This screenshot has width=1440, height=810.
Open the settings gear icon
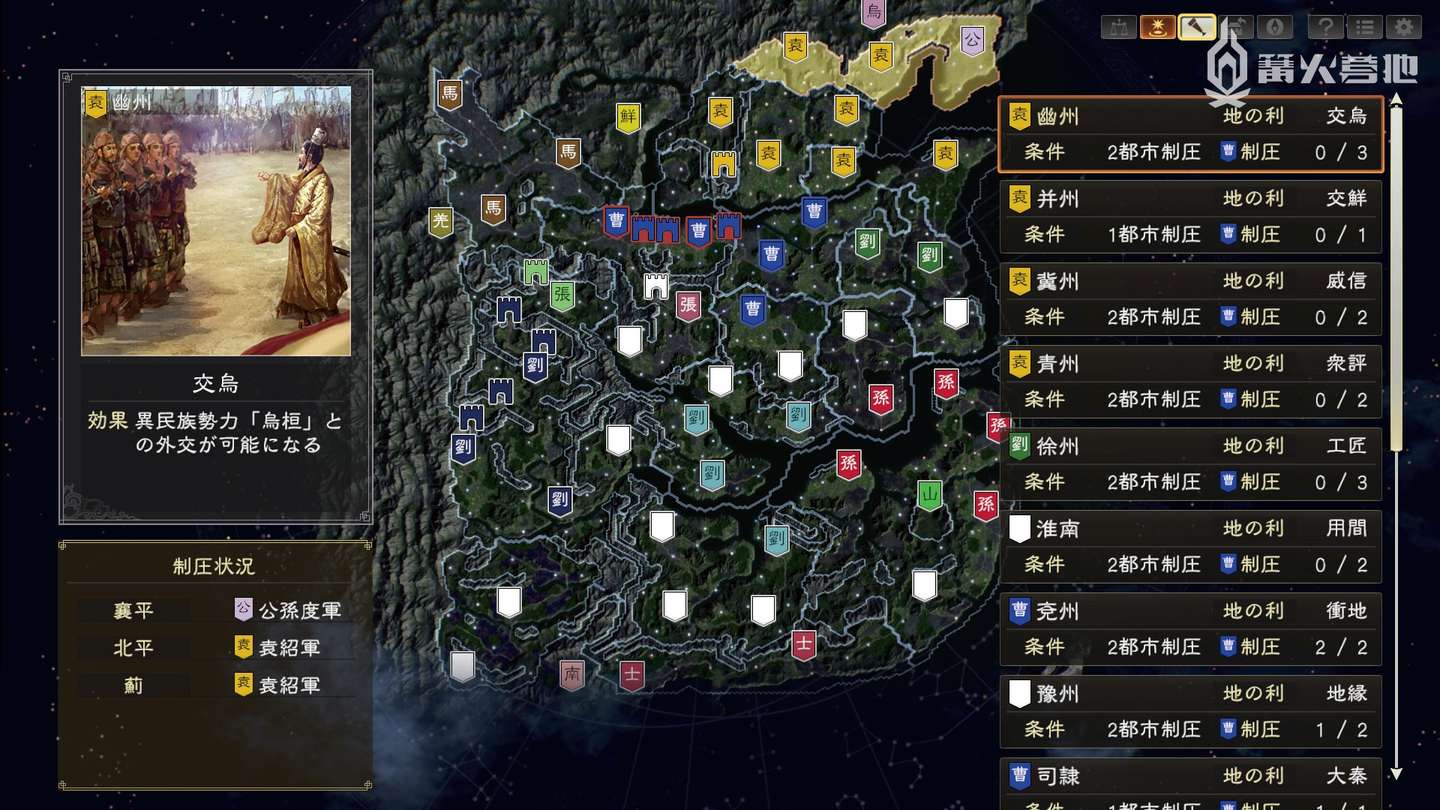pyautogui.click(x=1404, y=27)
